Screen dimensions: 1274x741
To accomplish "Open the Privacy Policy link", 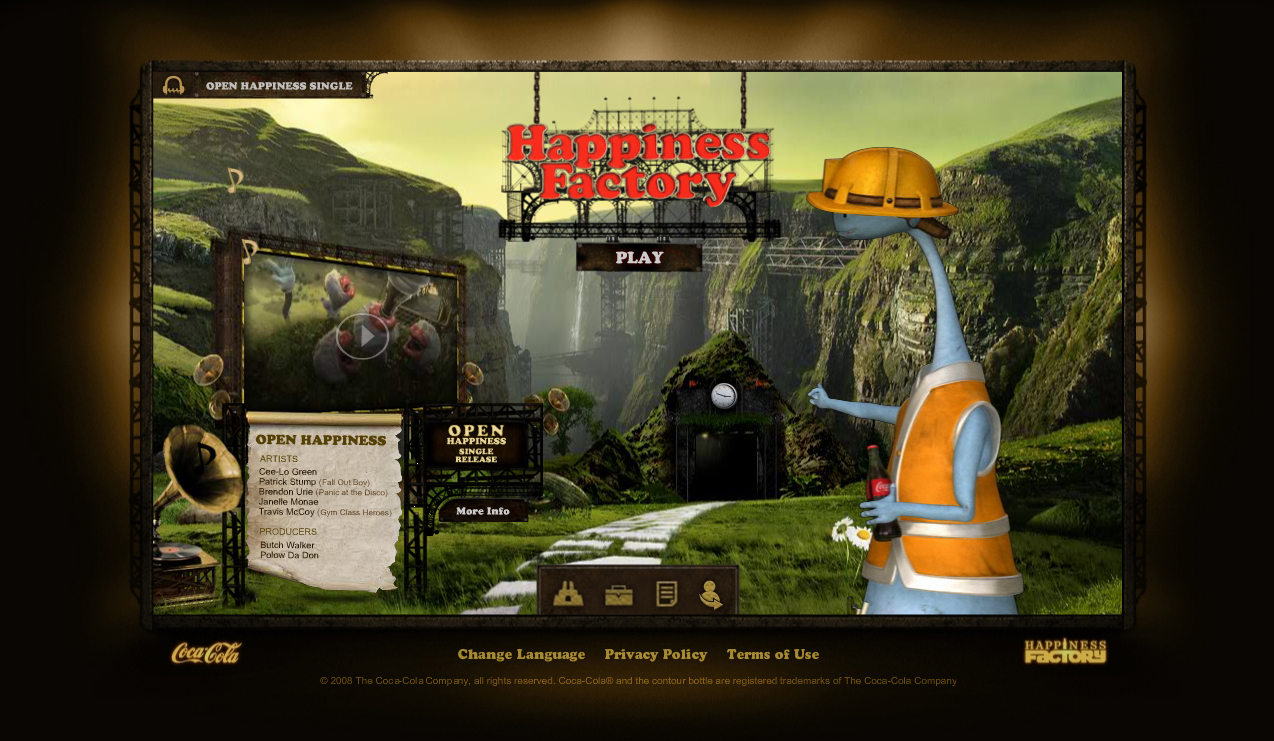I will coord(656,654).
